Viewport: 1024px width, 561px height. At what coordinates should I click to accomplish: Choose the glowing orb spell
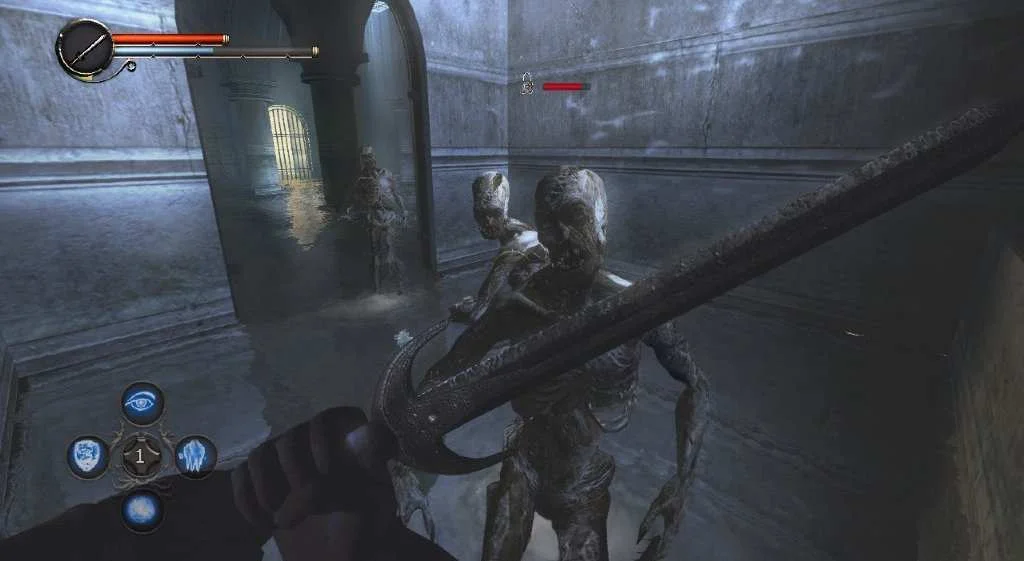coord(143,508)
